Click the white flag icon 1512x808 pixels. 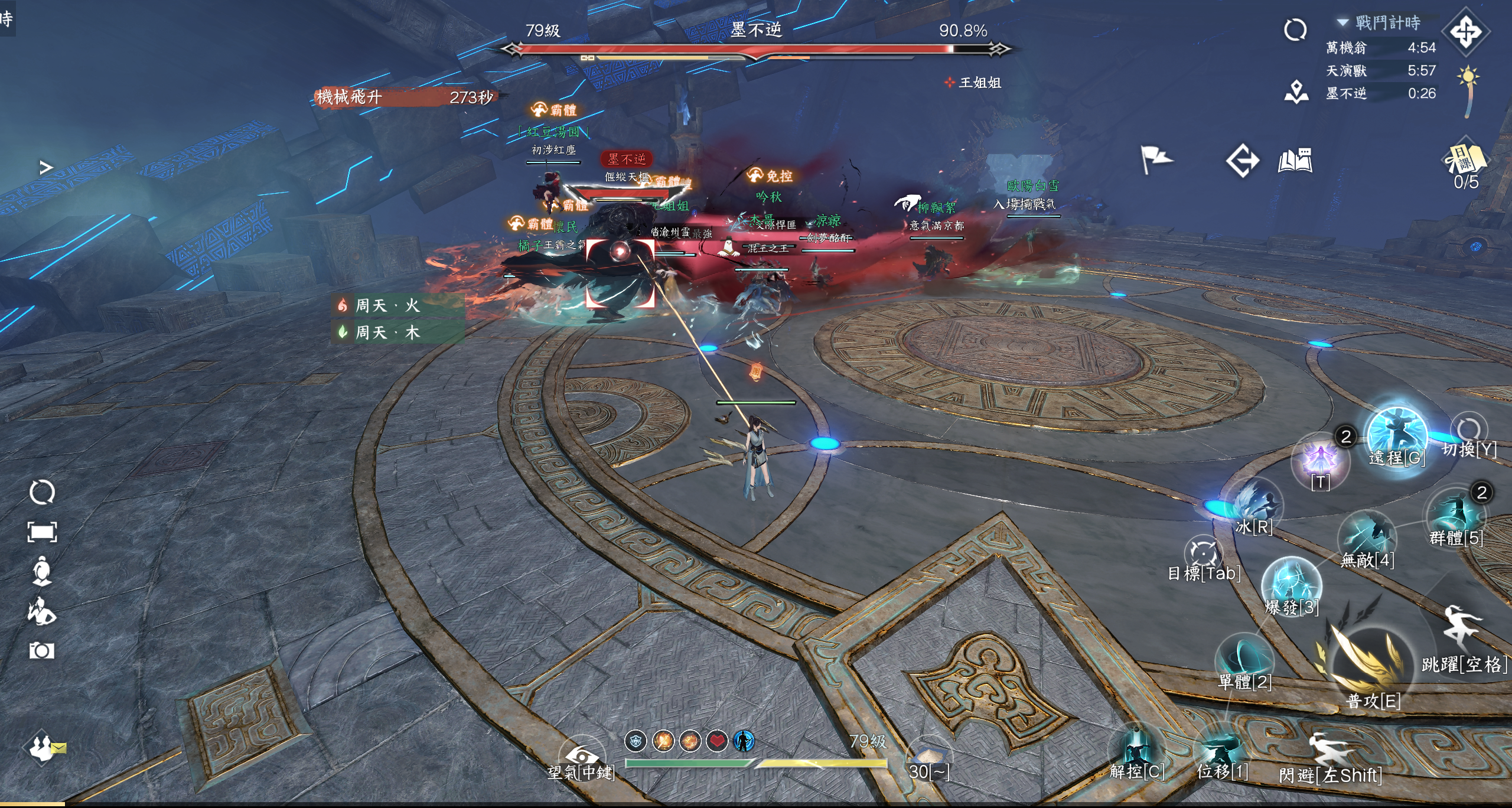[1155, 159]
